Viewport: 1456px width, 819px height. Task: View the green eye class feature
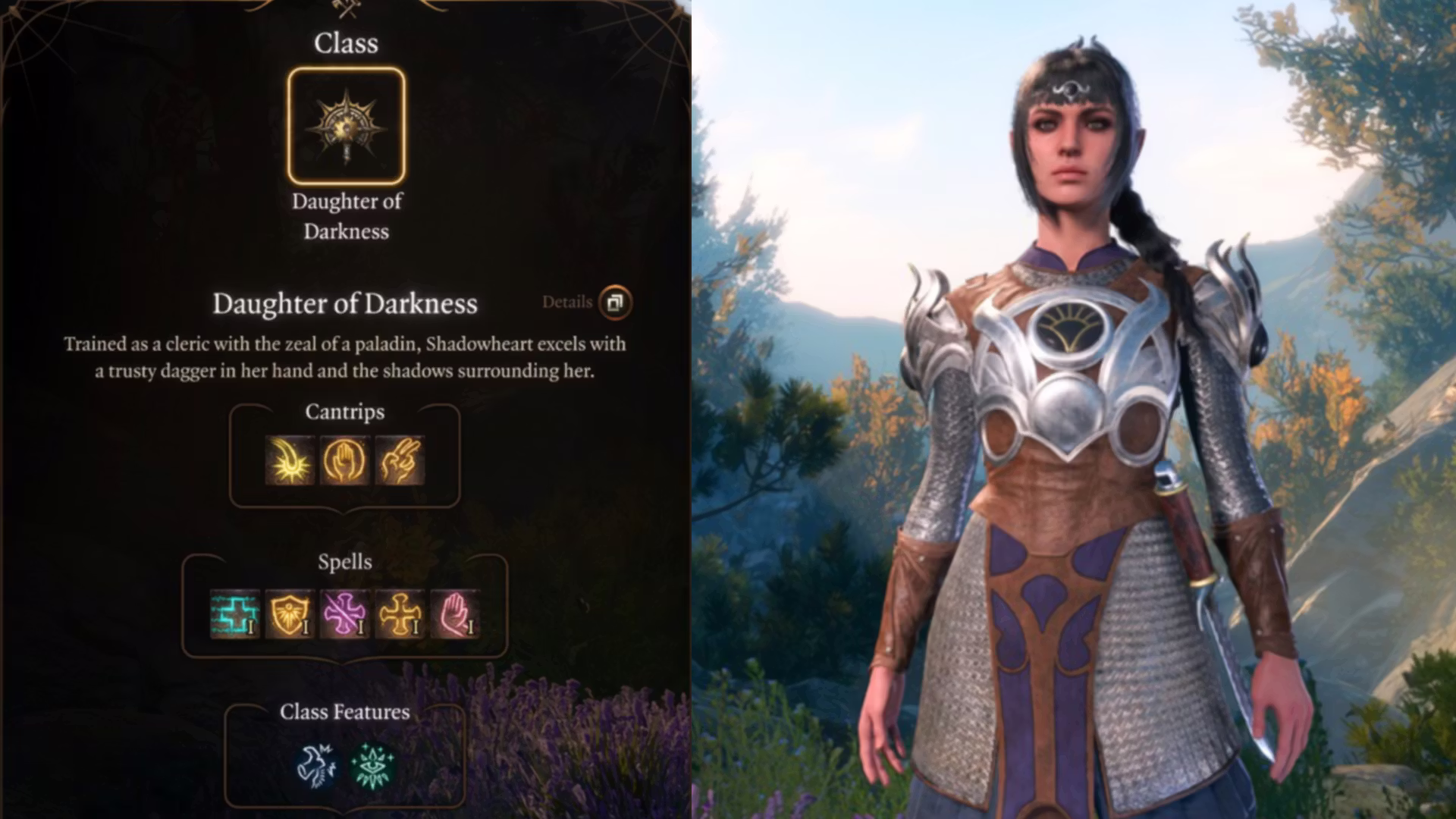click(x=372, y=765)
